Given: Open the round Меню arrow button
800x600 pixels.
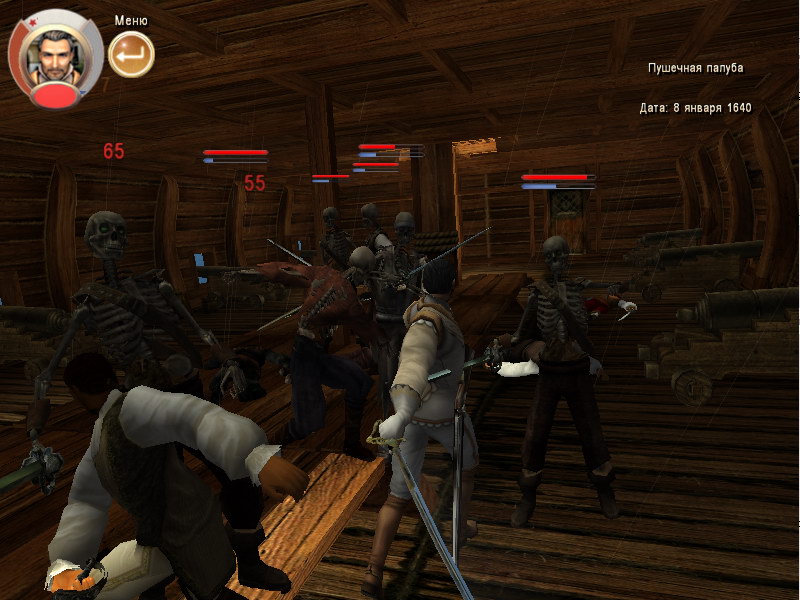Looking at the screenshot, I should [131, 54].
